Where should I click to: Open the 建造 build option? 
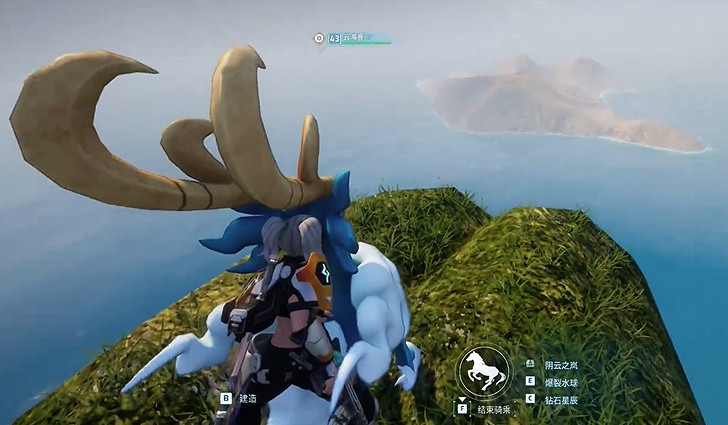click(x=243, y=398)
